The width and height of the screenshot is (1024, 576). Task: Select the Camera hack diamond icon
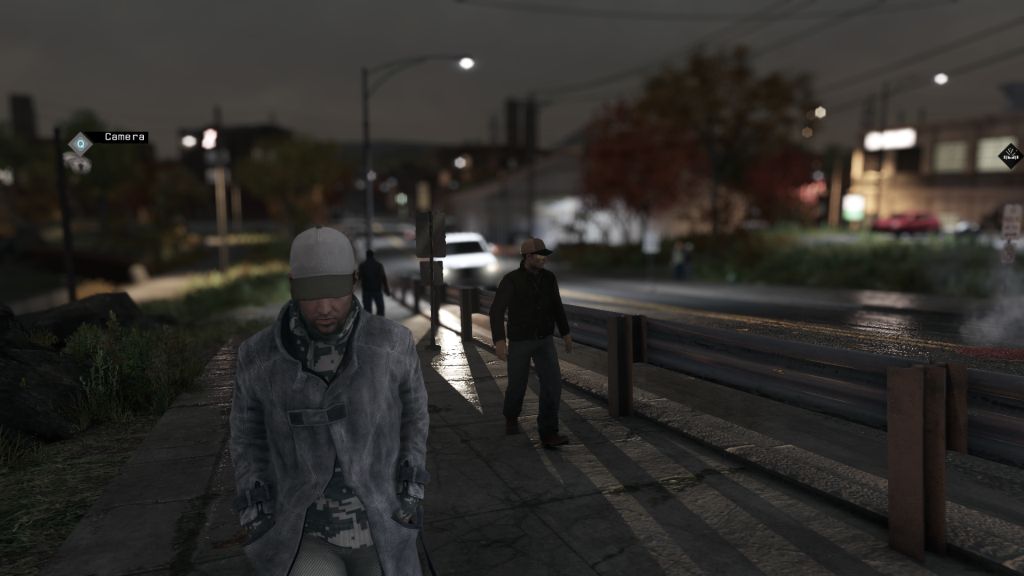80,143
